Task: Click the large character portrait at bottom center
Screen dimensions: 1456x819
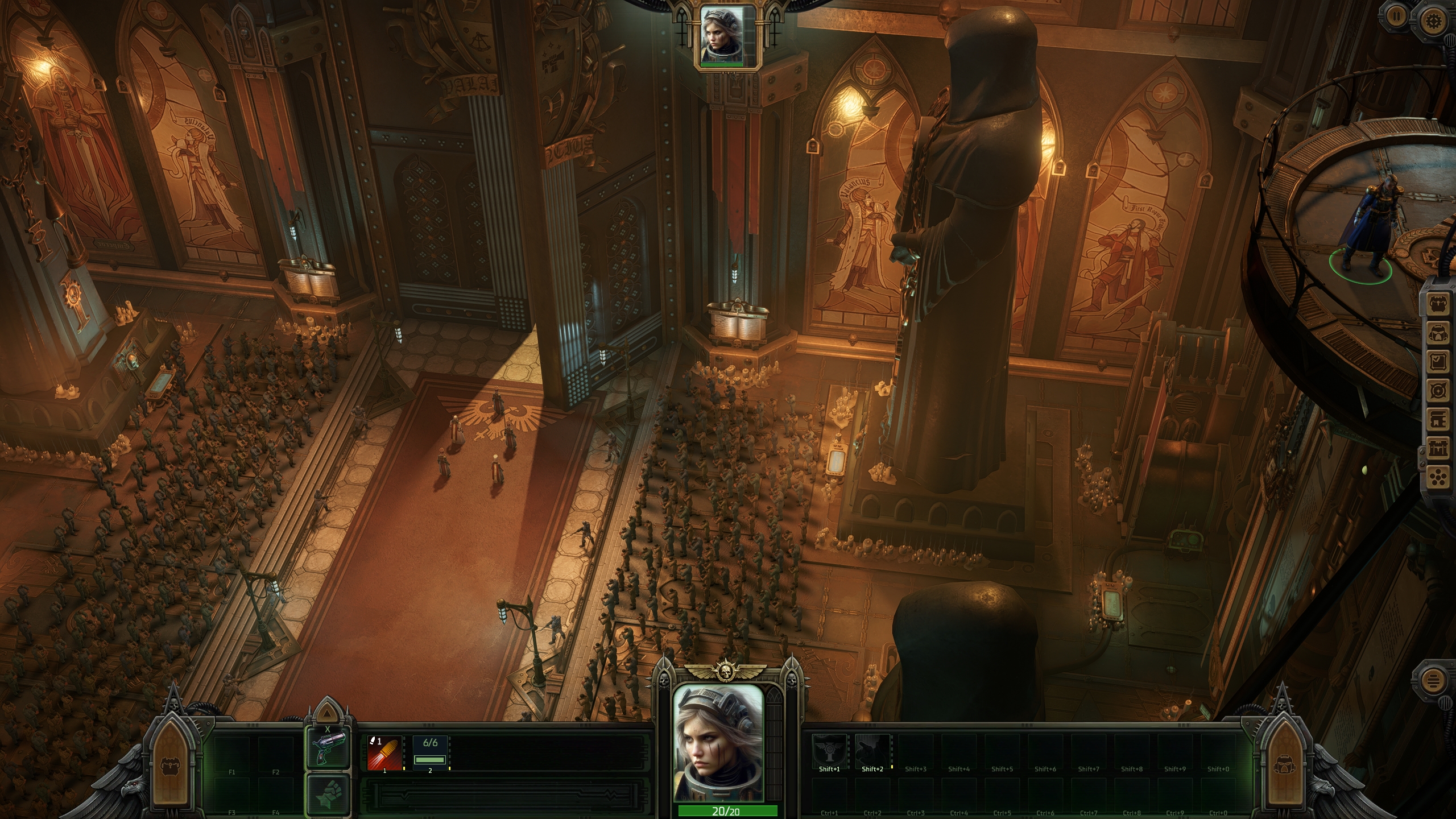Action: [718, 743]
